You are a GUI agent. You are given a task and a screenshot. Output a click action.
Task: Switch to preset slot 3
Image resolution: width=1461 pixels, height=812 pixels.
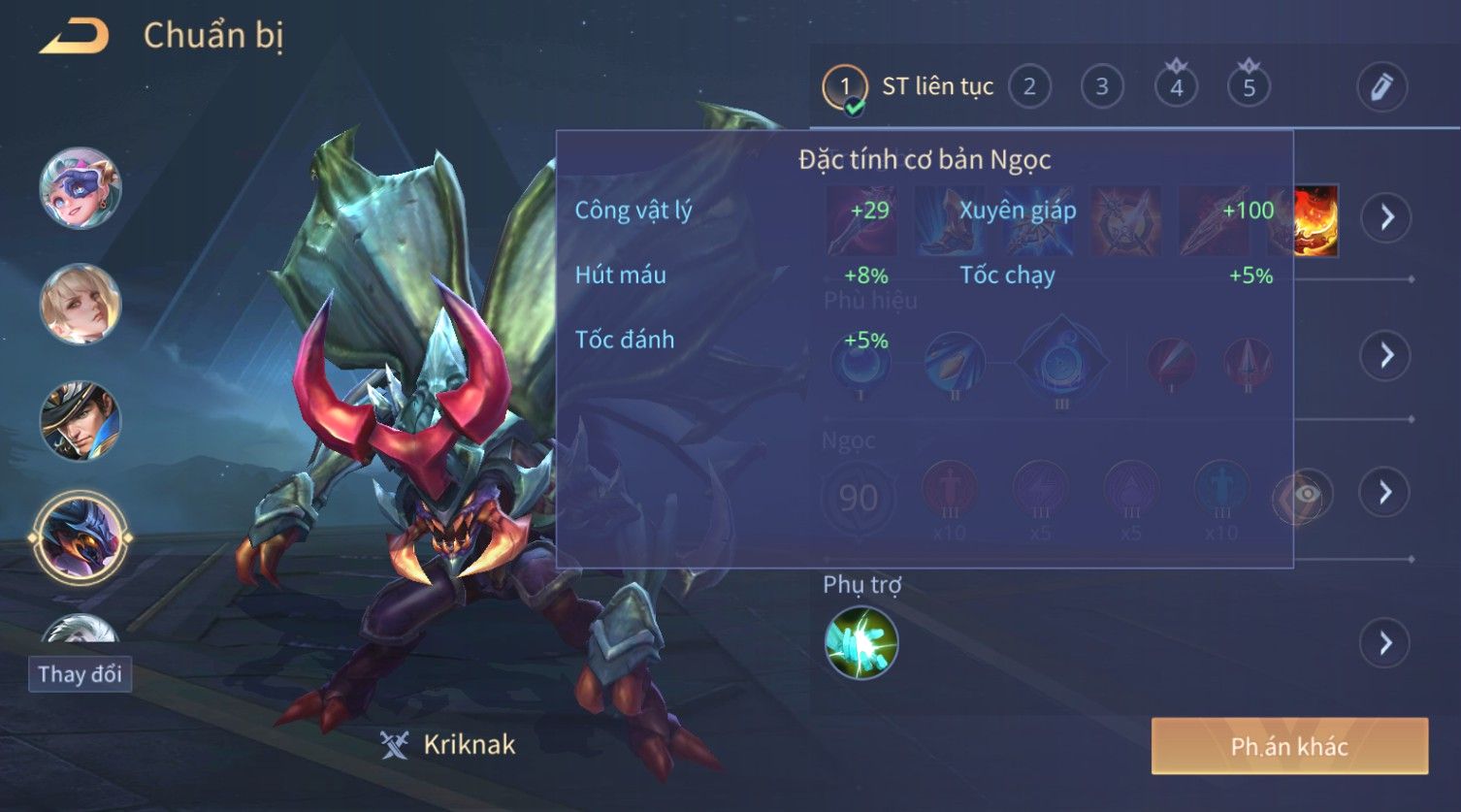point(1102,87)
